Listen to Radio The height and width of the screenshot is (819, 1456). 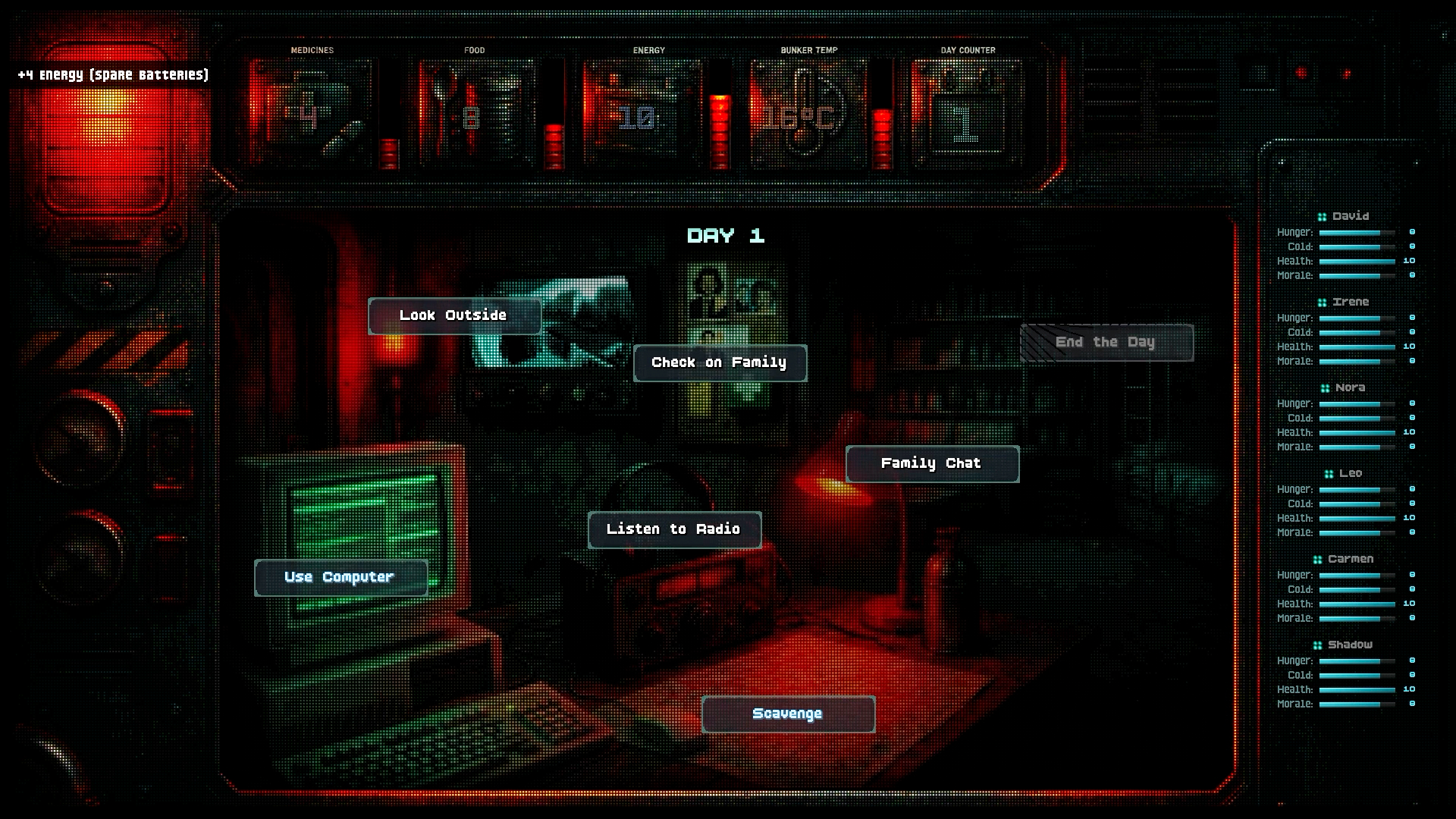[674, 530]
